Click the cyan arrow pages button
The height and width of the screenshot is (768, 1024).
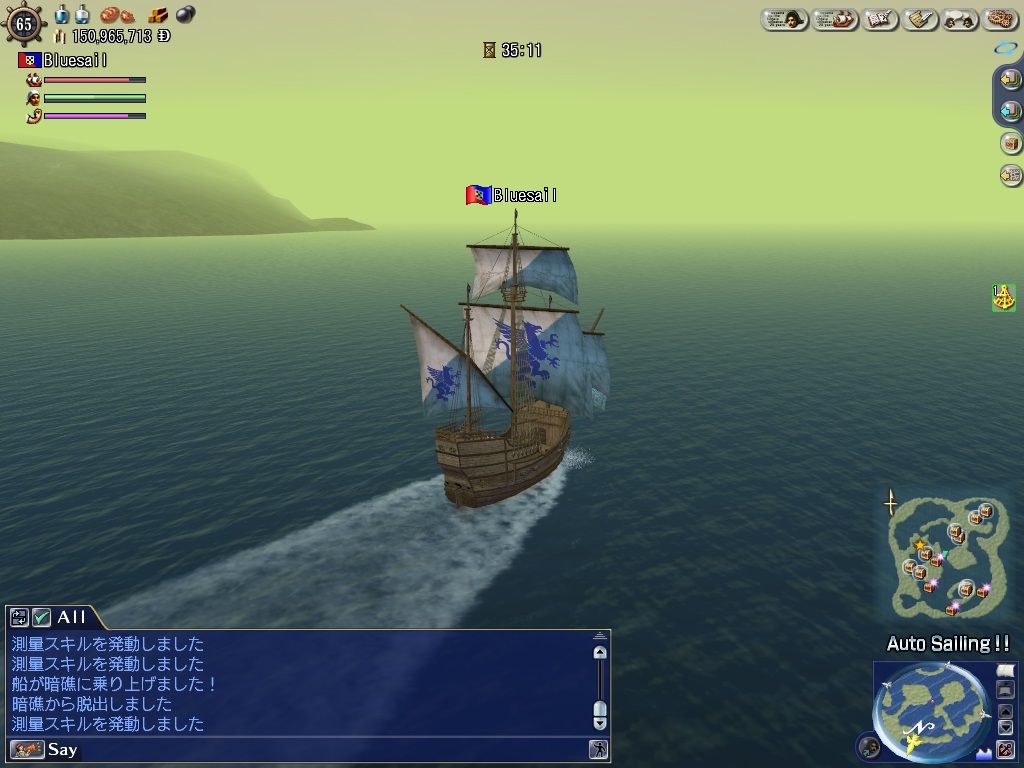1010,111
